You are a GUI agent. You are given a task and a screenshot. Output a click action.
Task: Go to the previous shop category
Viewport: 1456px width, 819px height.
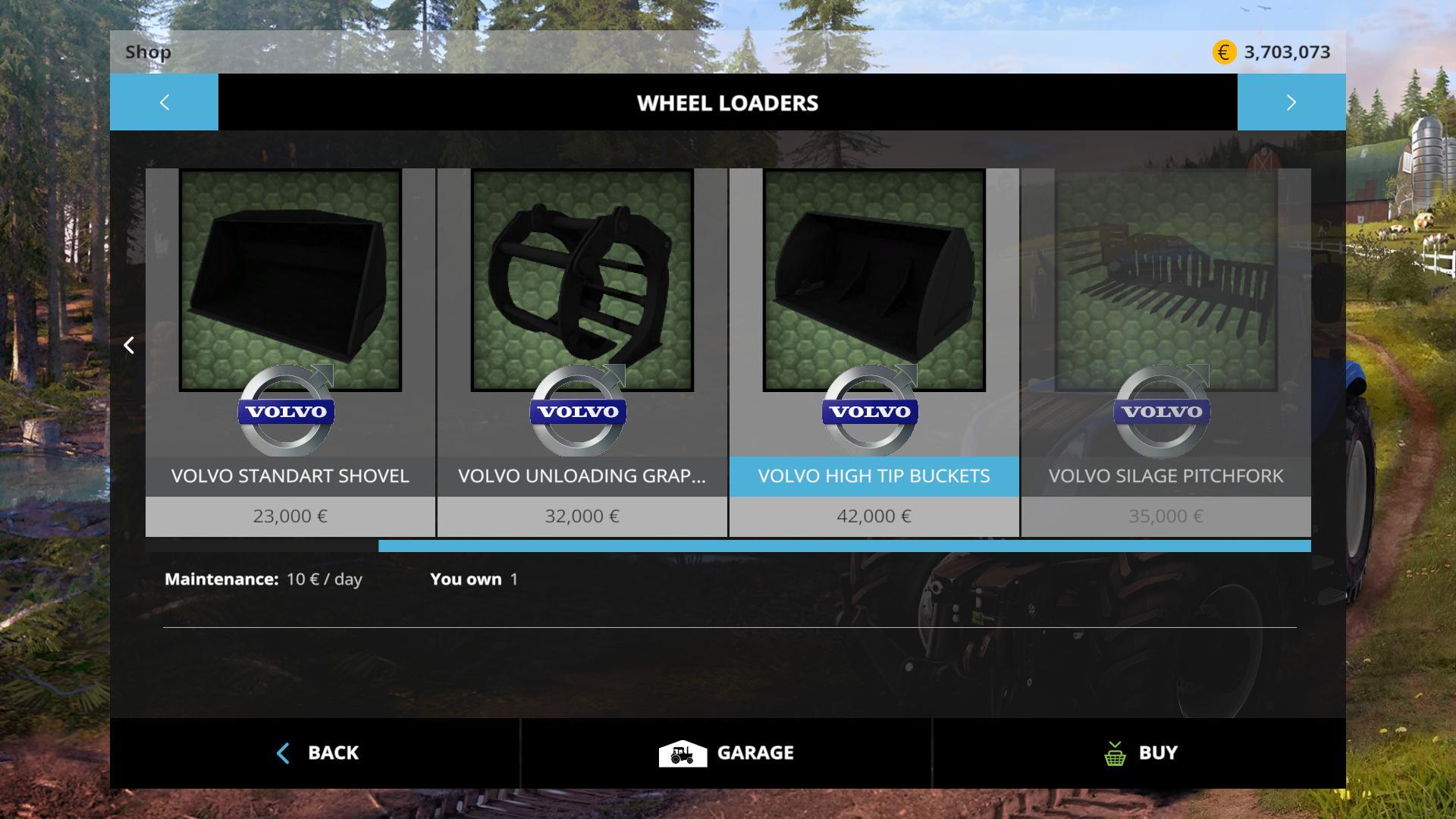pos(164,102)
